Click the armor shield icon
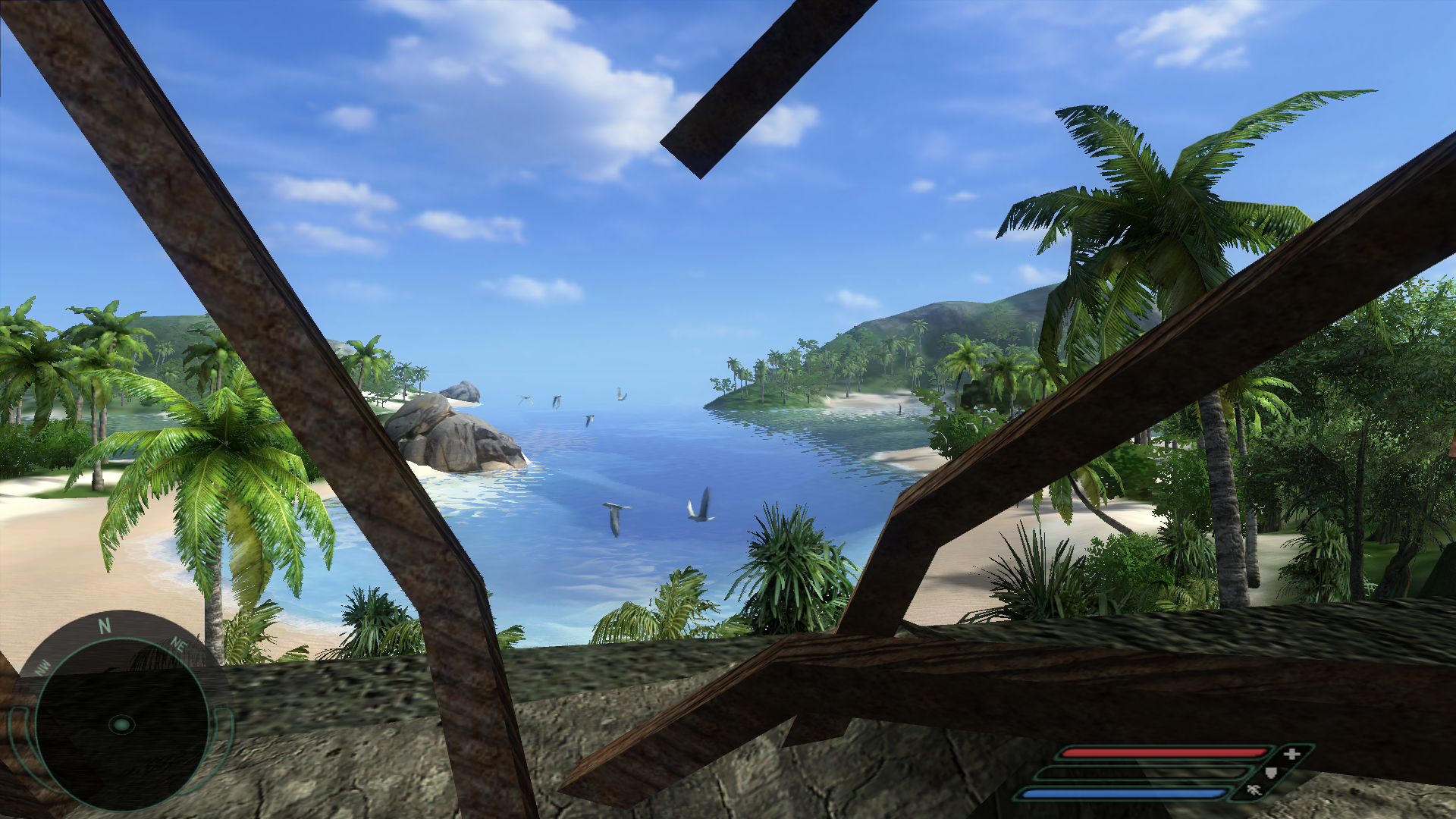Viewport: 1456px width, 819px height. coord(1272,773)
